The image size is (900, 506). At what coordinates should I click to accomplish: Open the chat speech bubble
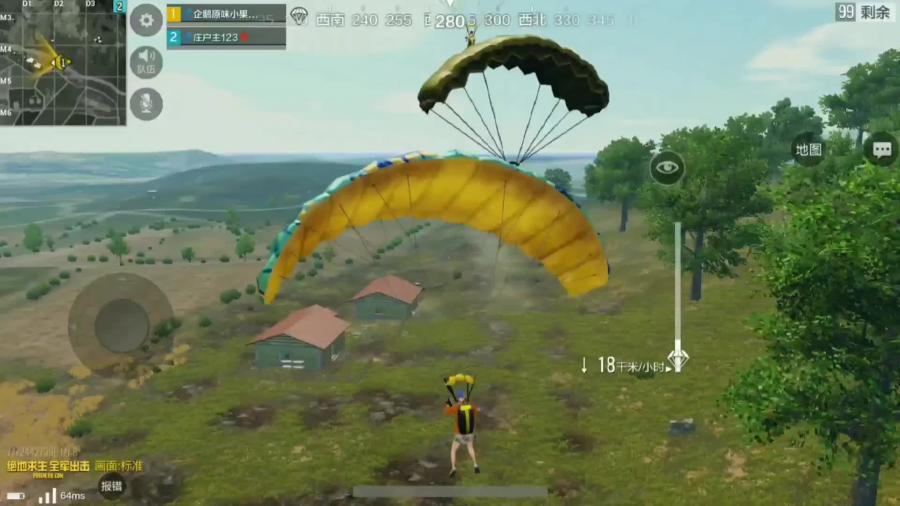[880, 149]
